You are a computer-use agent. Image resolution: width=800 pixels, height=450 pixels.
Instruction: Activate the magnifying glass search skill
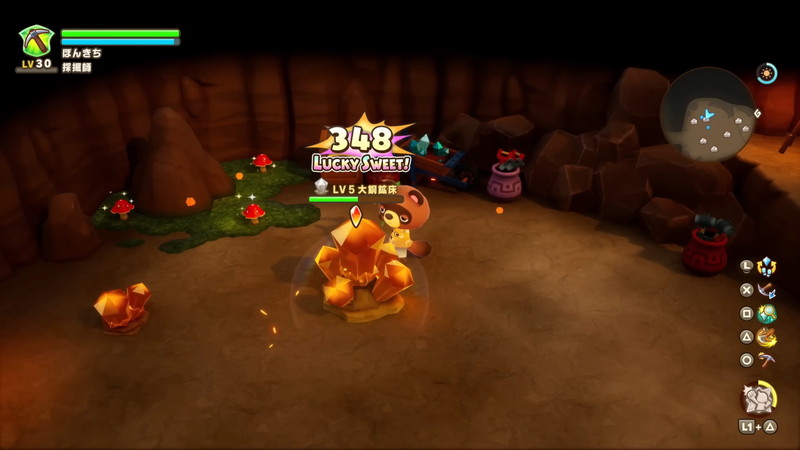[x=767, y=314]
